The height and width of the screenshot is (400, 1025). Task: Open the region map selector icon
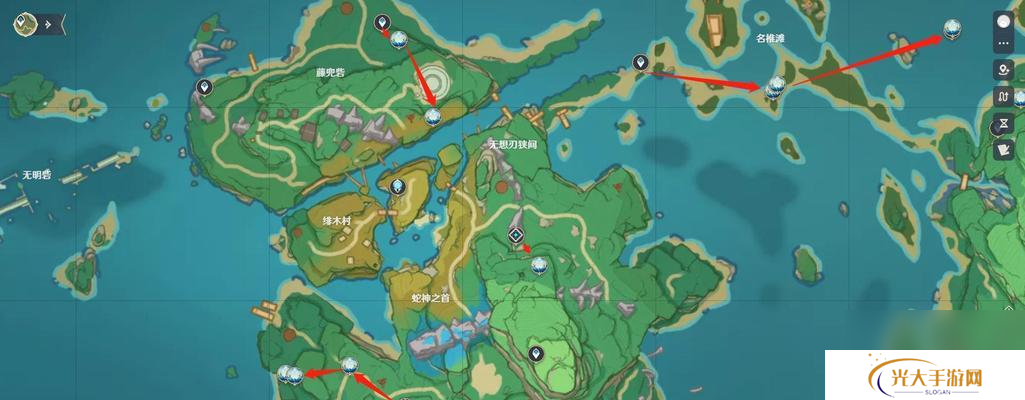tap(23, 23)
